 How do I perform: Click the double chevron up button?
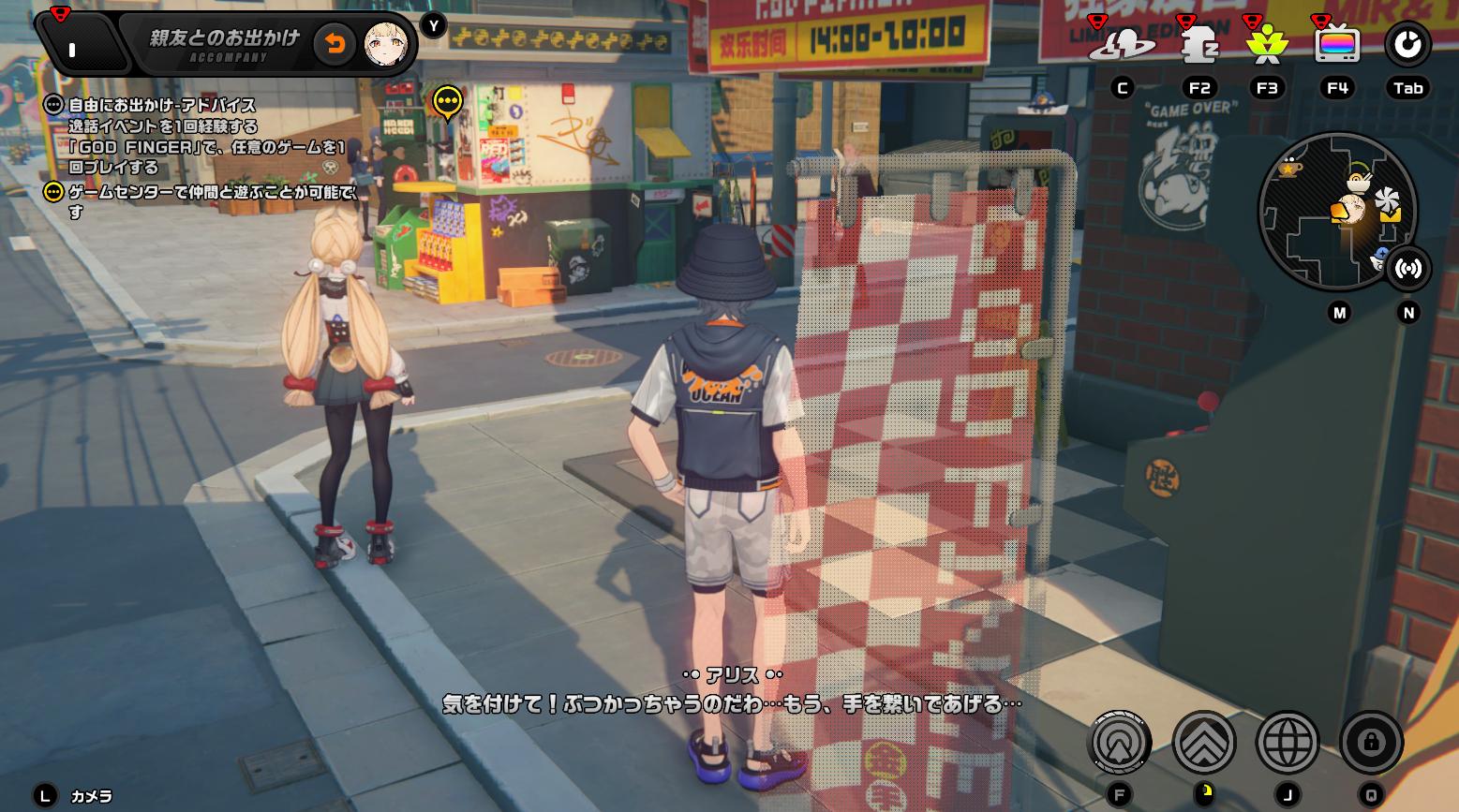[1204, 743]
